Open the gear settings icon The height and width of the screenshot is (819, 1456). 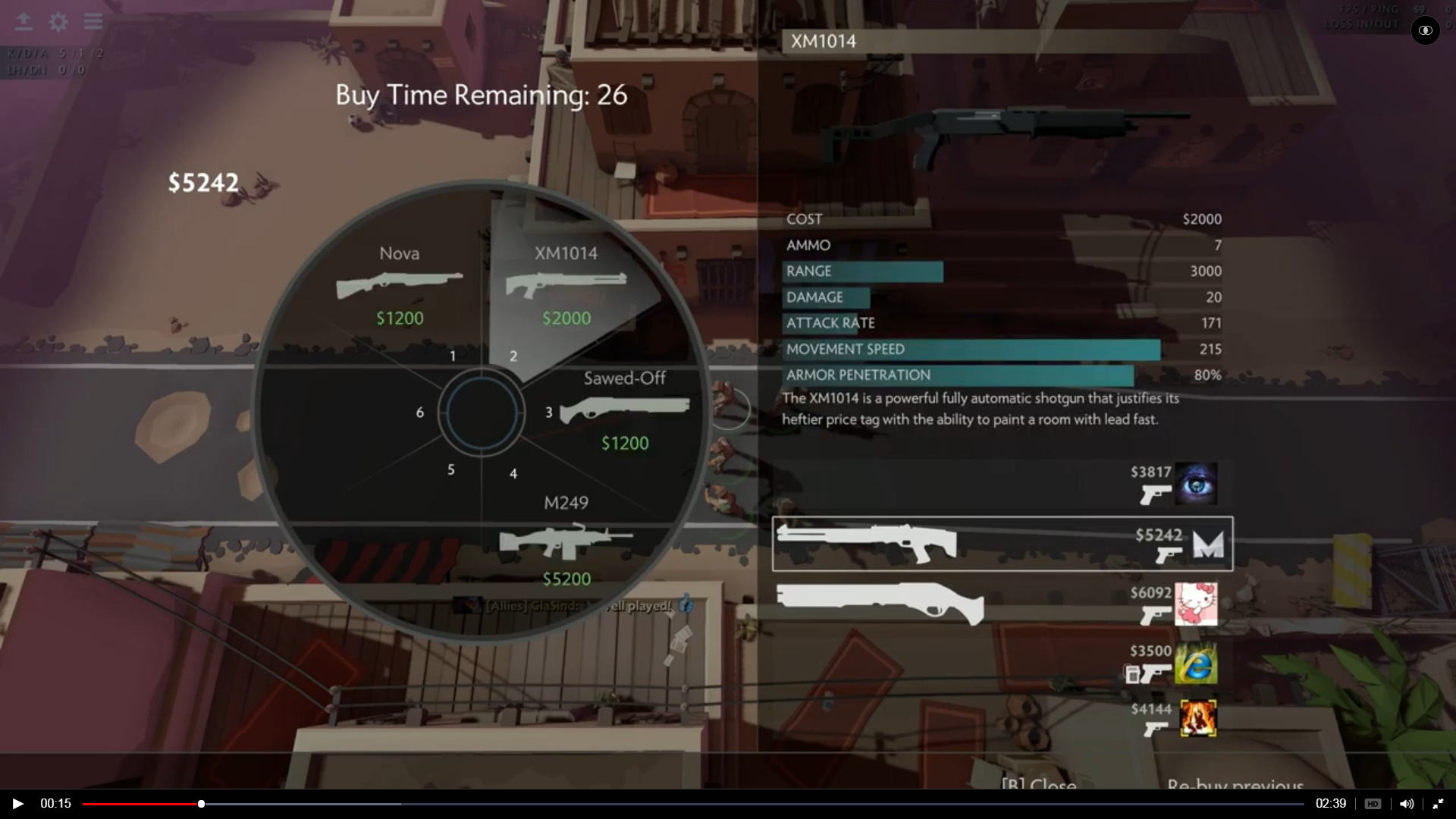[x=58, y=22]
